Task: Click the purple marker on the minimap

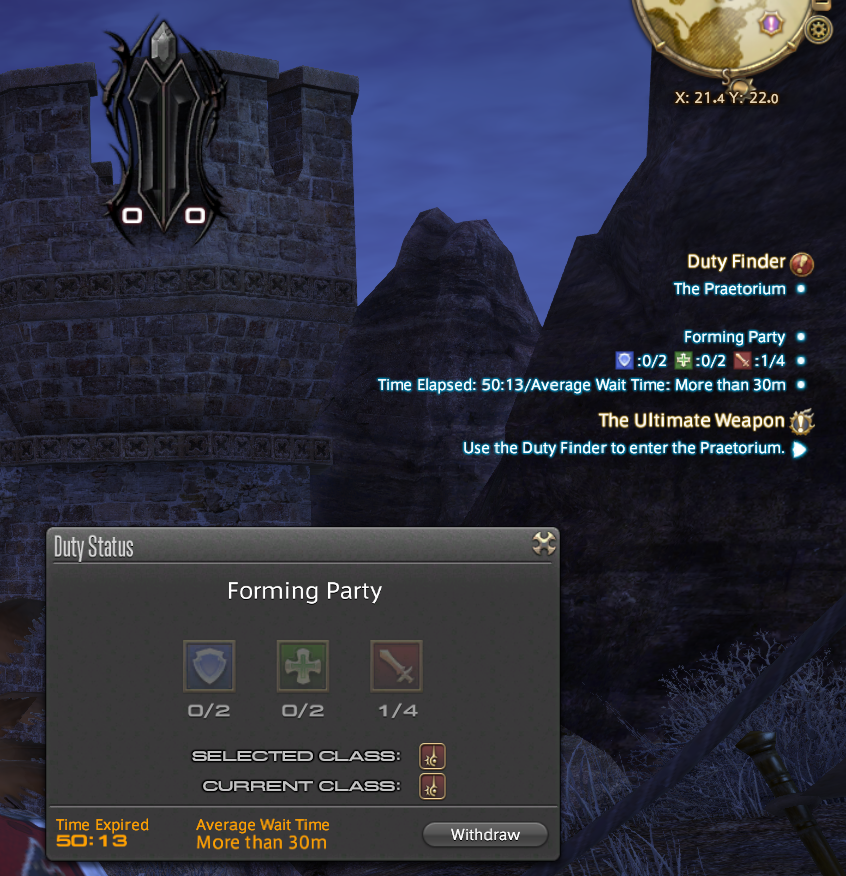Action: click(771, 22)
